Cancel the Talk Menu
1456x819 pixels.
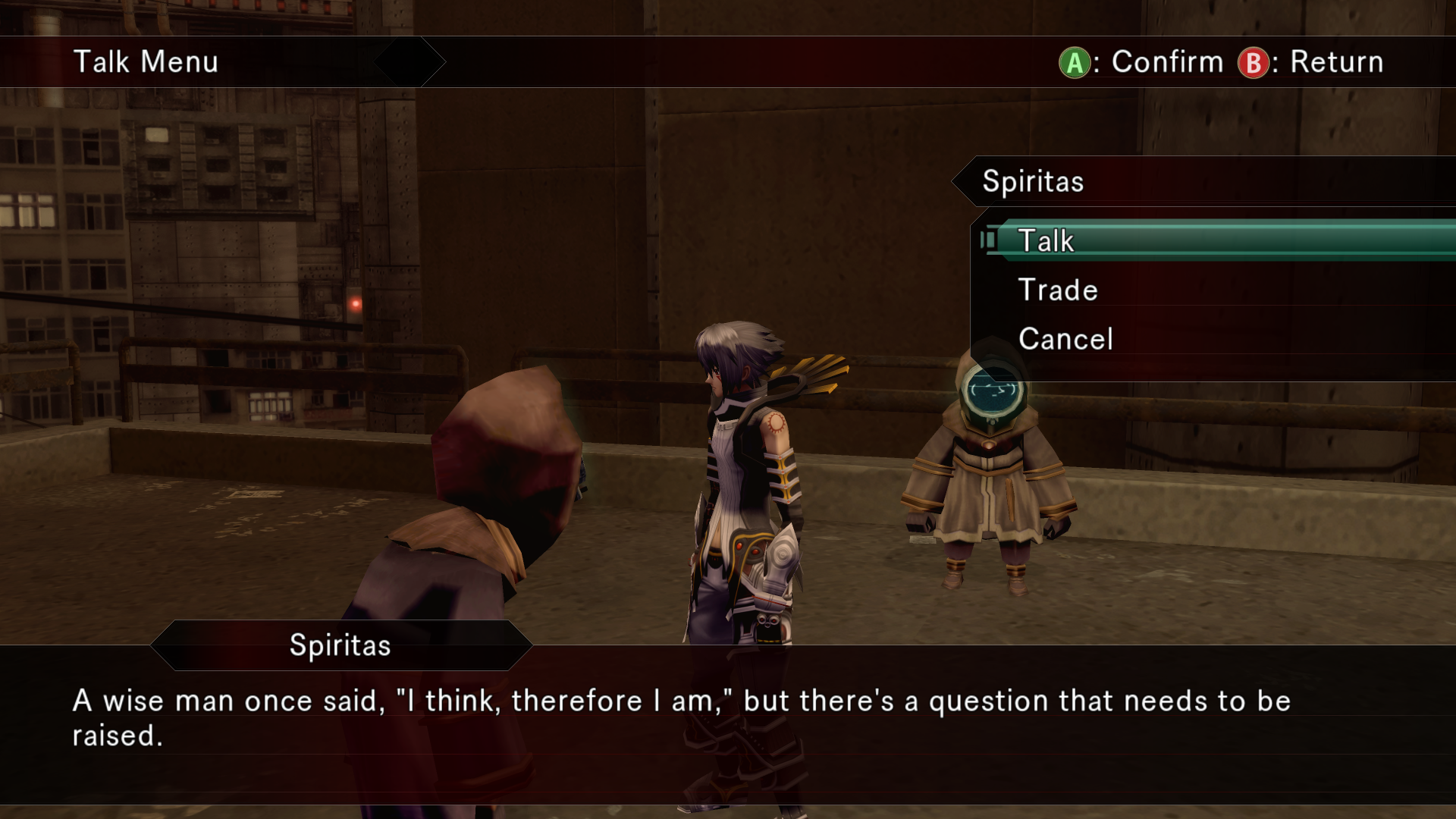click(1065, 339)
